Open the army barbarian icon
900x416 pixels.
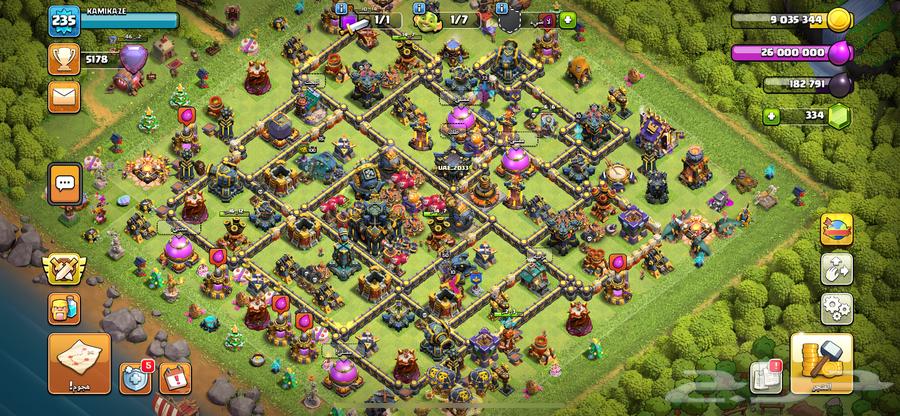[62, 308]
